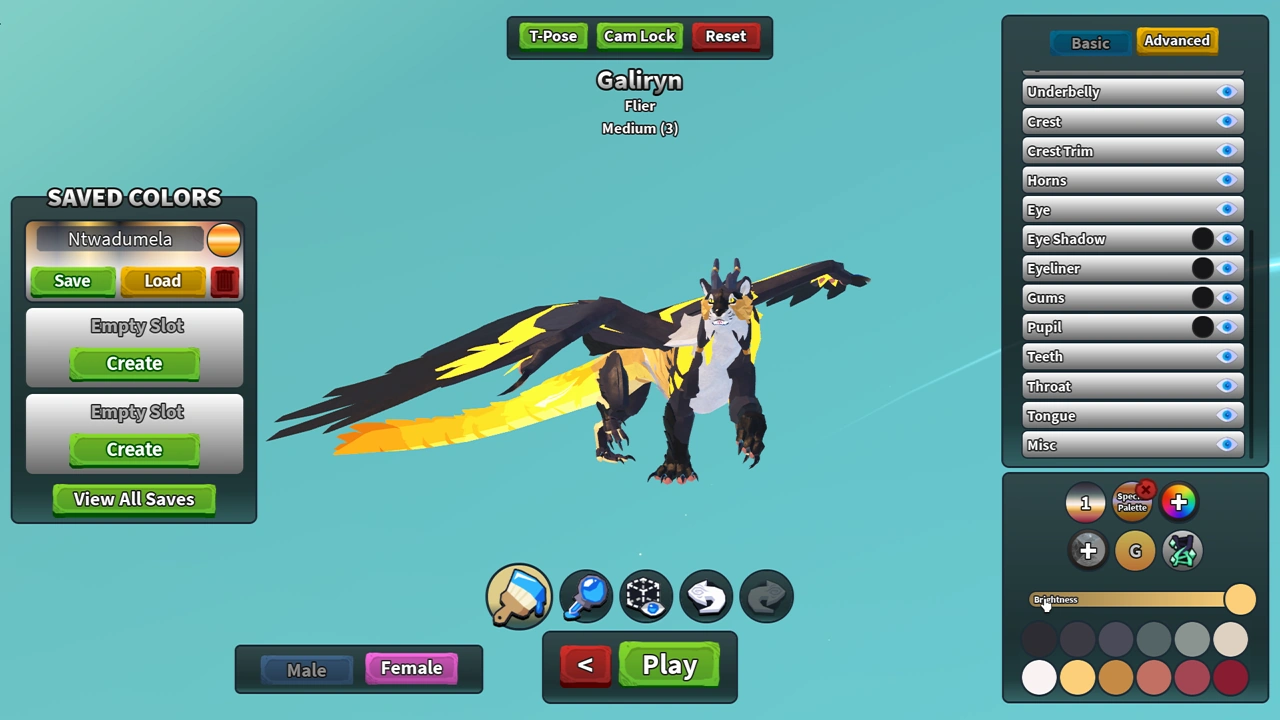Click the white undo arrow icon
Screen dimensions: 1280x720
(706, 595)
